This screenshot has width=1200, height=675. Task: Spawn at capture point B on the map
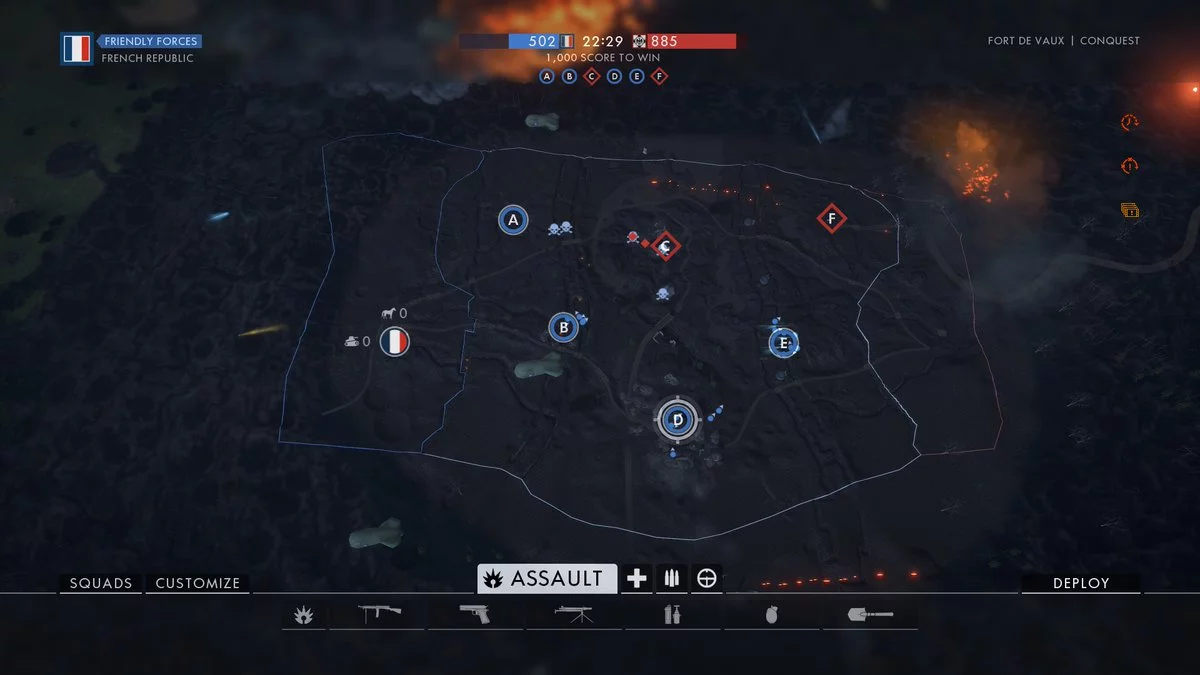coord(564,327)
